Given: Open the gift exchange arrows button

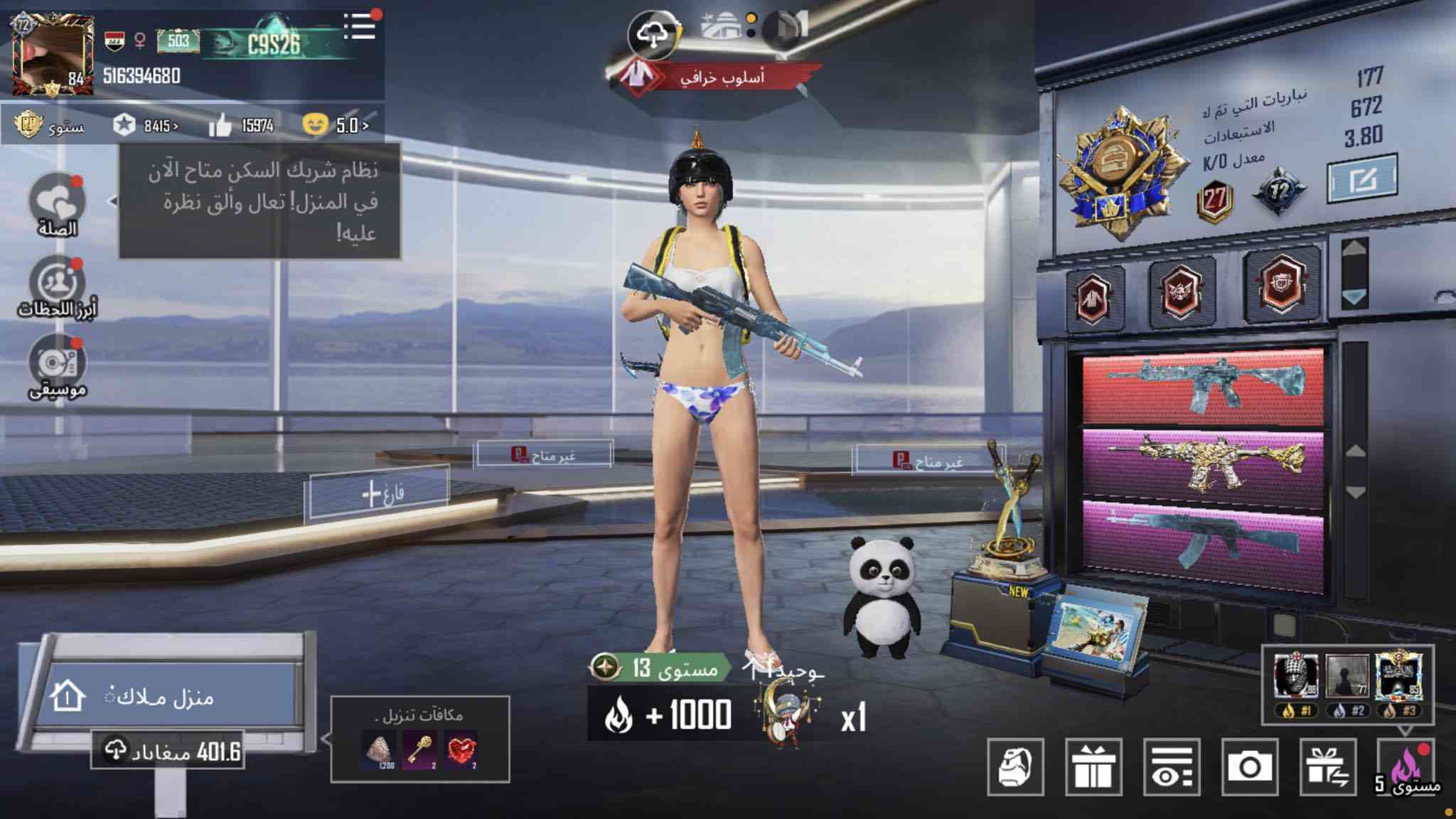Looking at the screenshot, I should pyautogui.click(x=1327, y=767).
